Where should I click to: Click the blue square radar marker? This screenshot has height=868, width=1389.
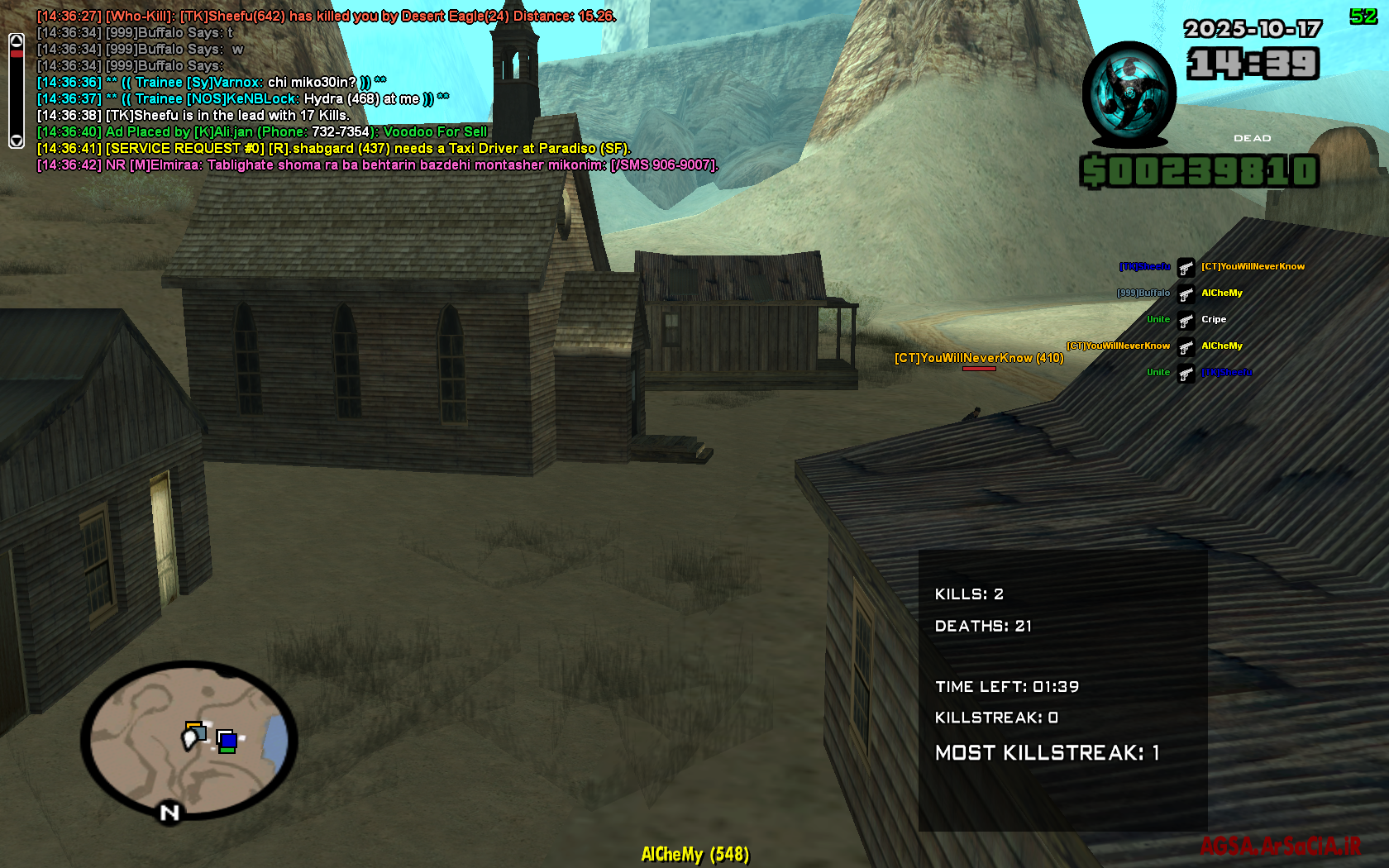pos(227,740)
